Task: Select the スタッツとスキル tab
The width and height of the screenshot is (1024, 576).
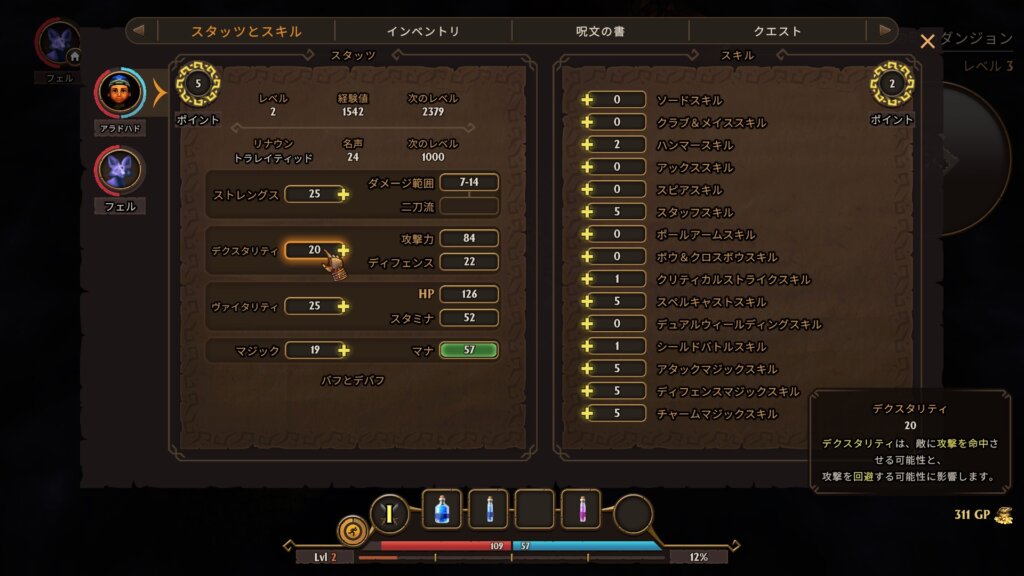Action: pyautogui.click(x=246, y=31)
